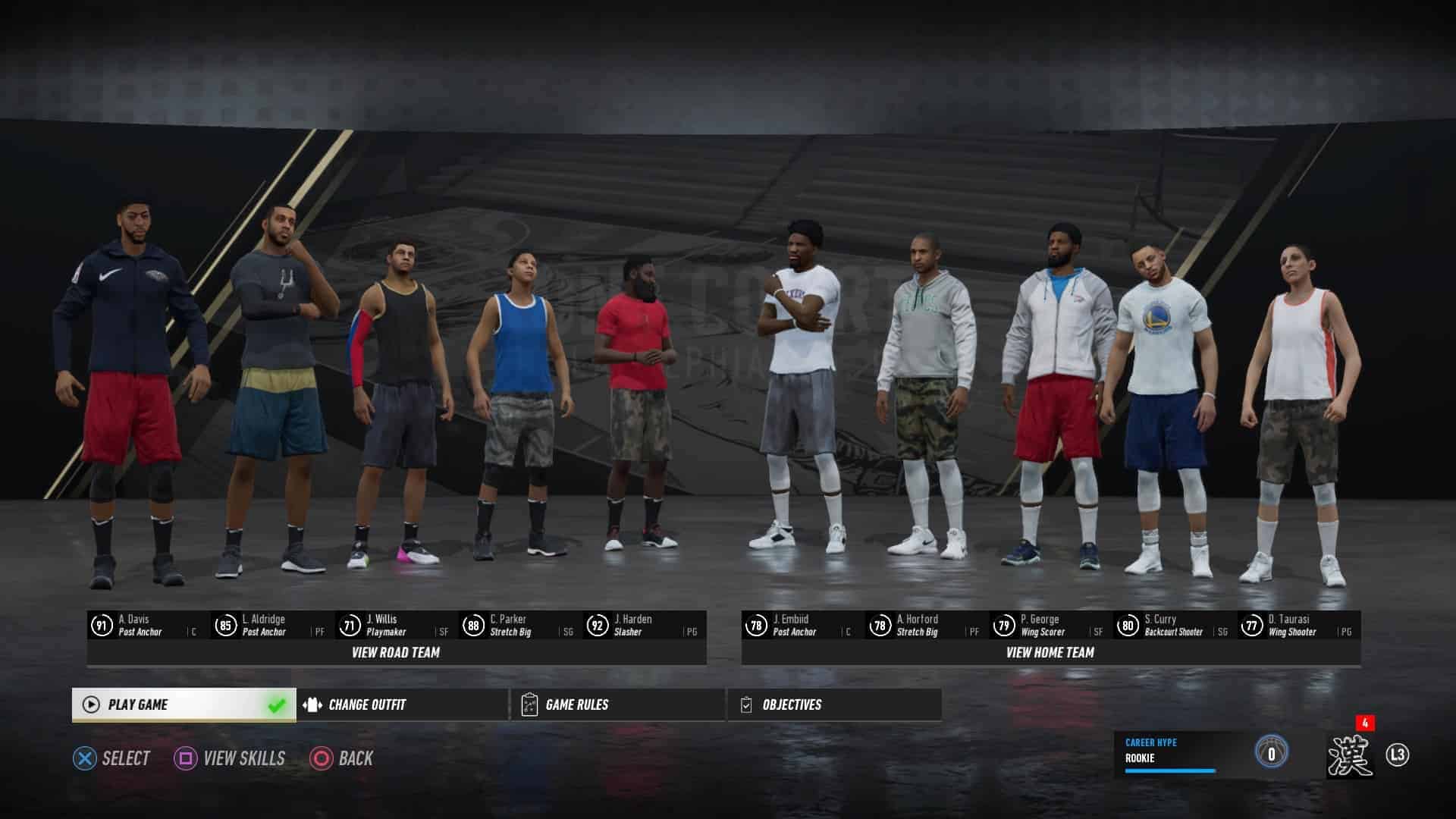Select D. Taurasi Wing Shooter card

pos(1298,625)
